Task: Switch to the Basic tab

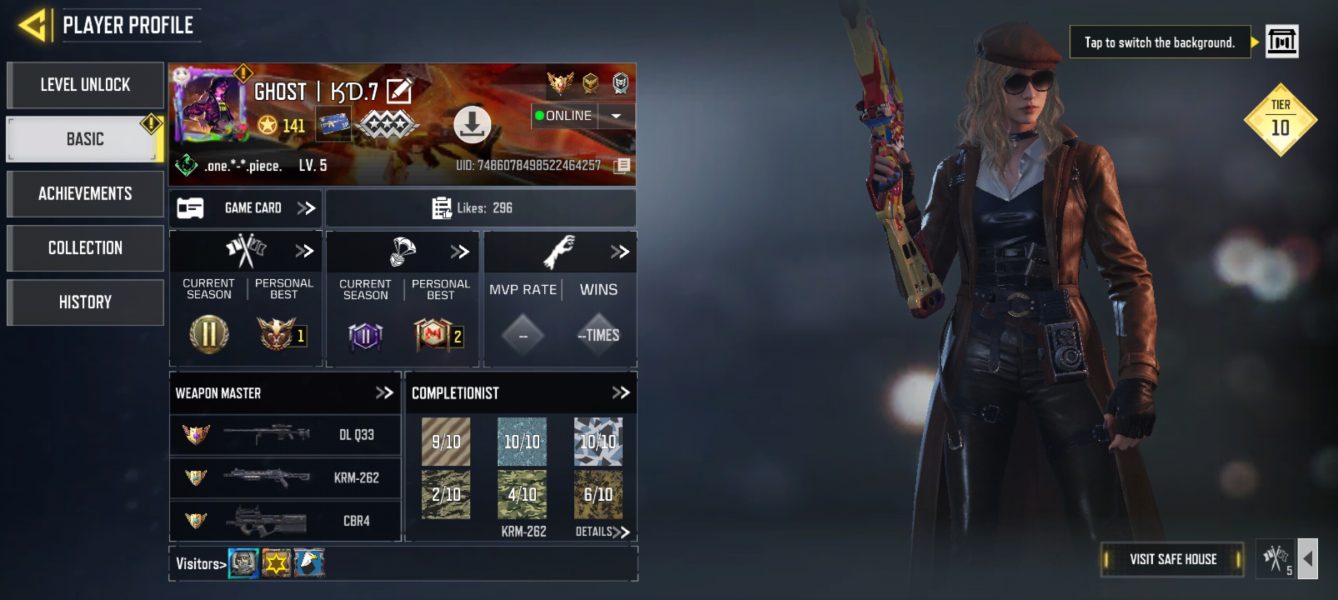Action: [x=85, y=139]
